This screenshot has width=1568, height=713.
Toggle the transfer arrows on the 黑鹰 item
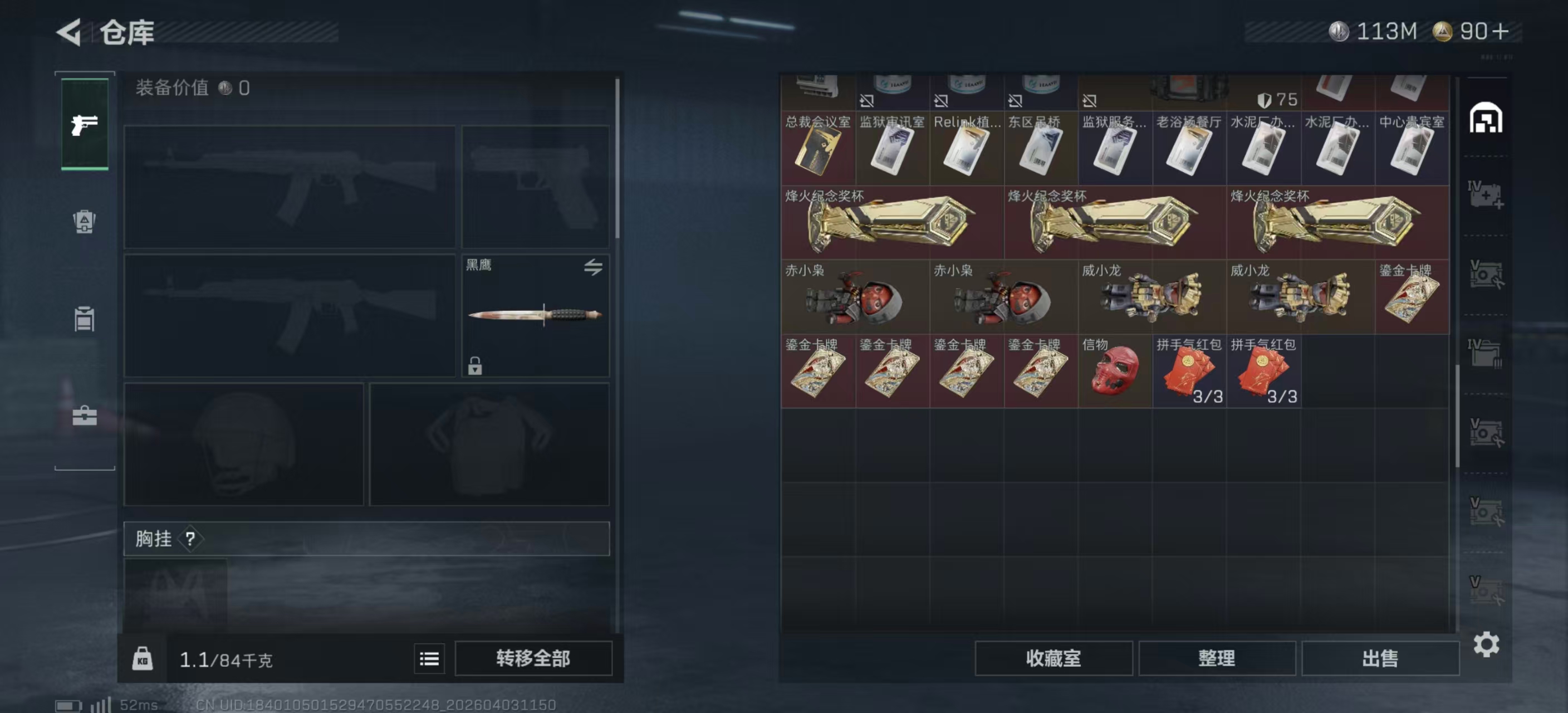[595, 268]
